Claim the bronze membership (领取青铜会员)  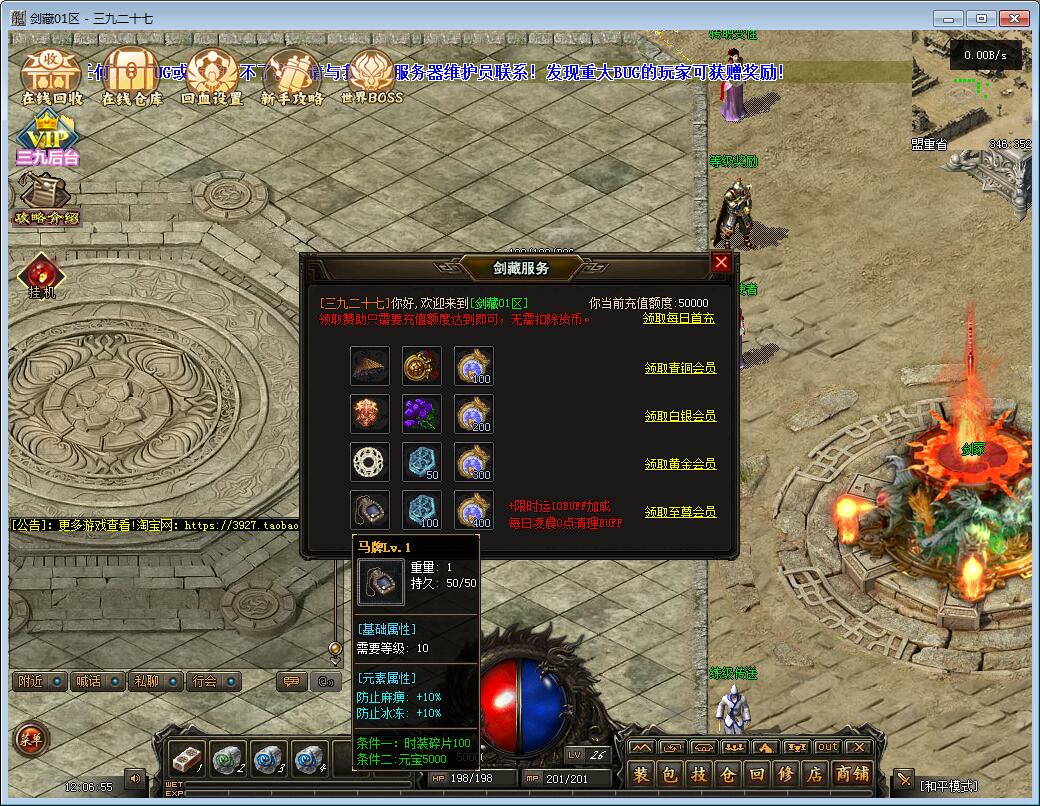(x=680, y=368)
